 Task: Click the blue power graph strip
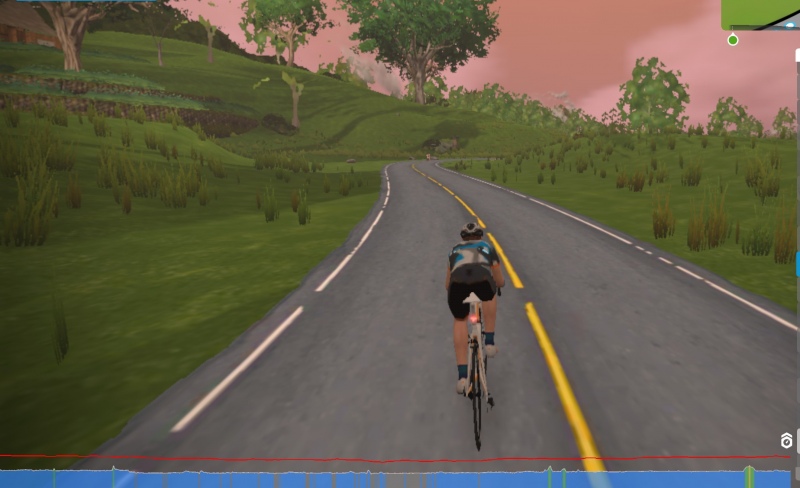point(400,479)
